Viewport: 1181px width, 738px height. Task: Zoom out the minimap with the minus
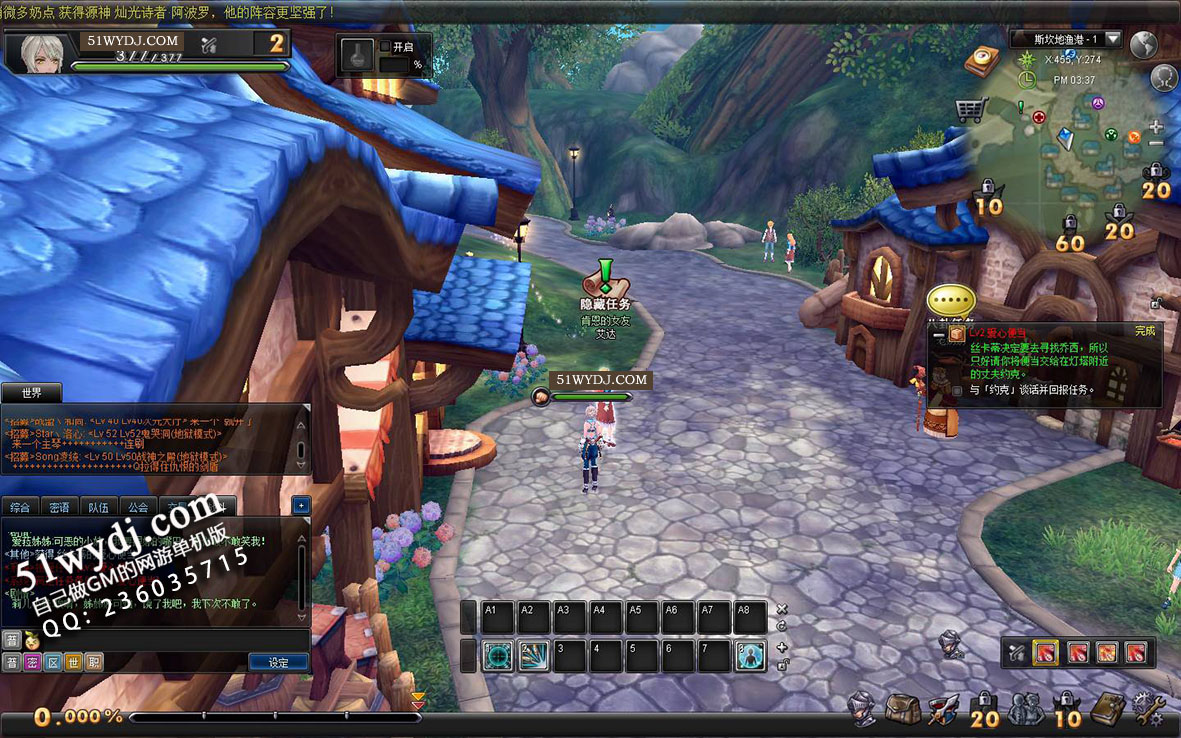point(1156,145)
